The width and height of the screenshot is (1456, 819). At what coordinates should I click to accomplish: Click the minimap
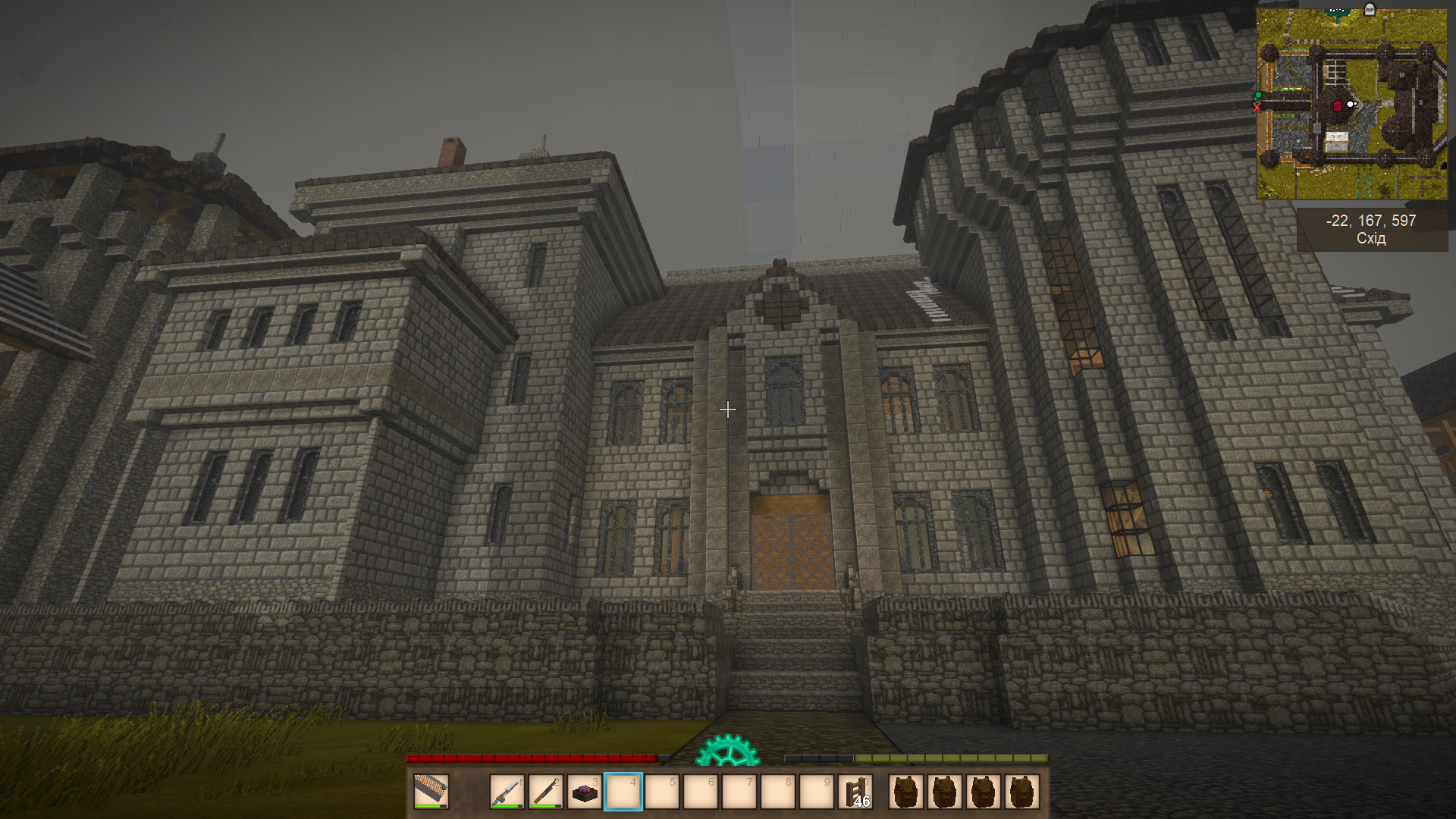1351,104
